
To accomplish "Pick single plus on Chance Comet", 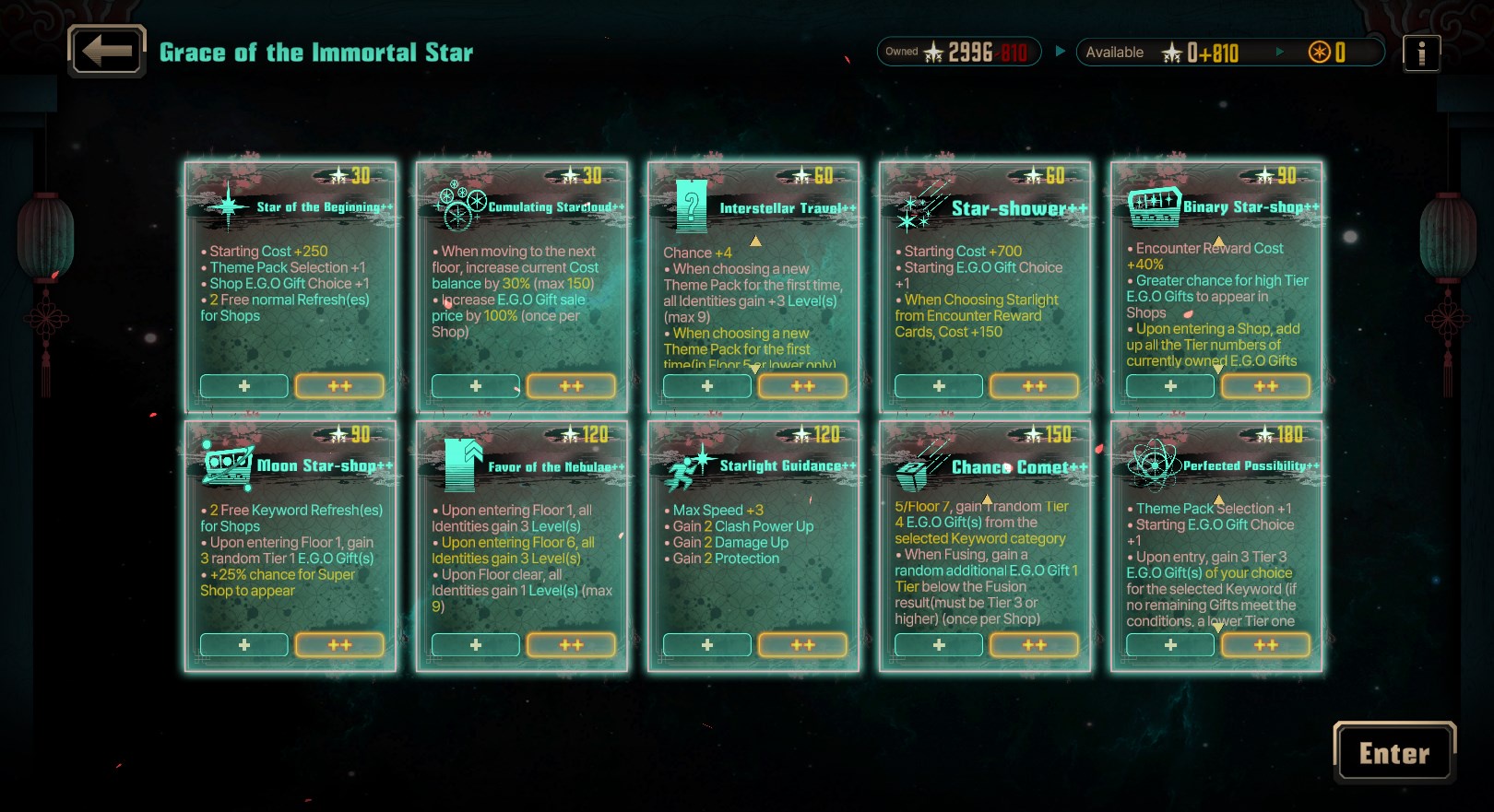I will (x=939, y=645).
